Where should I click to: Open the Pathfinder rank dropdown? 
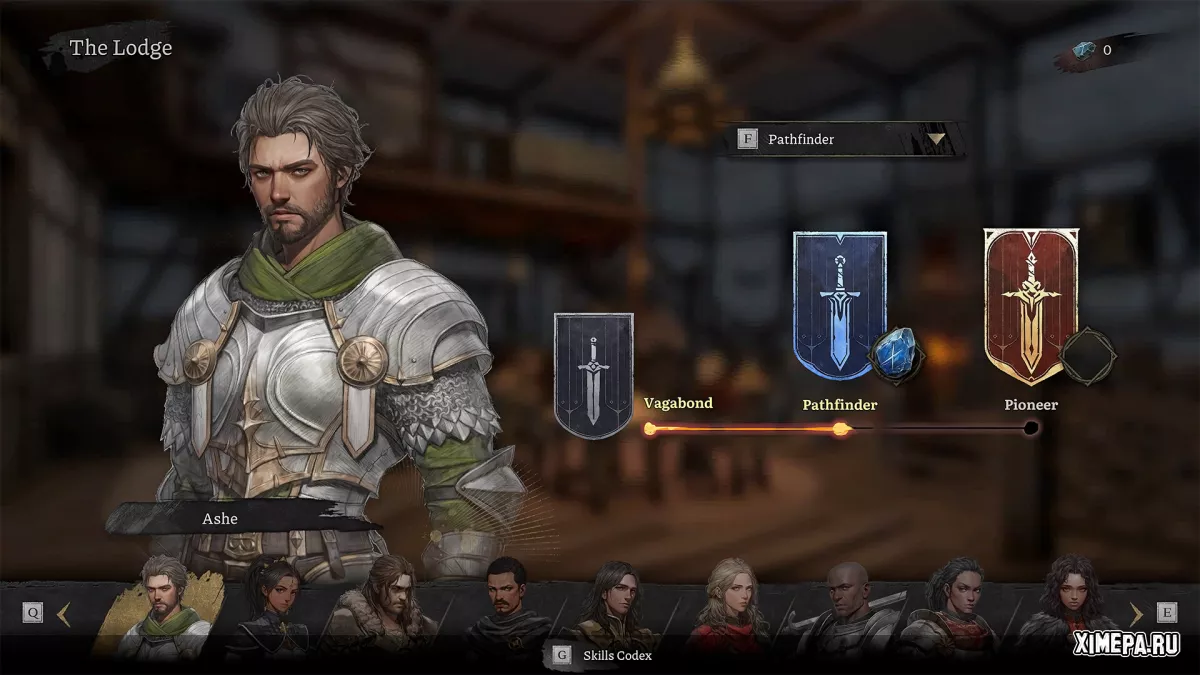point(936,139)
